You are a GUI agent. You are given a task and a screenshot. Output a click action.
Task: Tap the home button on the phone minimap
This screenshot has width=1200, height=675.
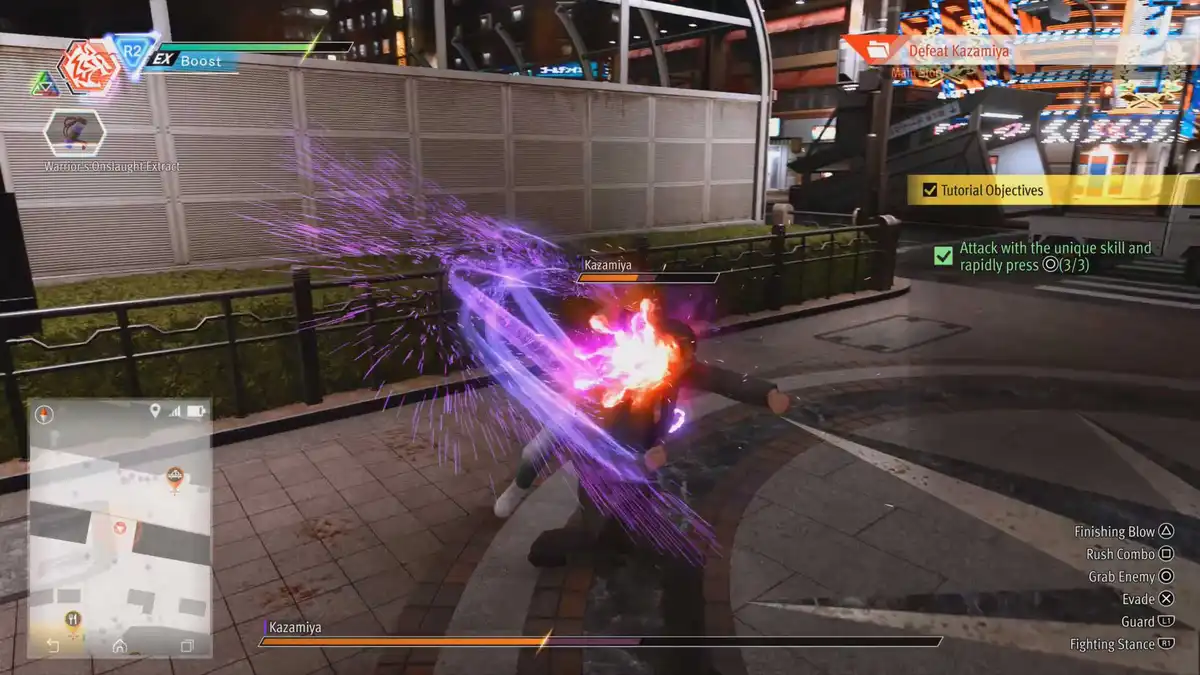pyautogui.click(x=120, y=646)
